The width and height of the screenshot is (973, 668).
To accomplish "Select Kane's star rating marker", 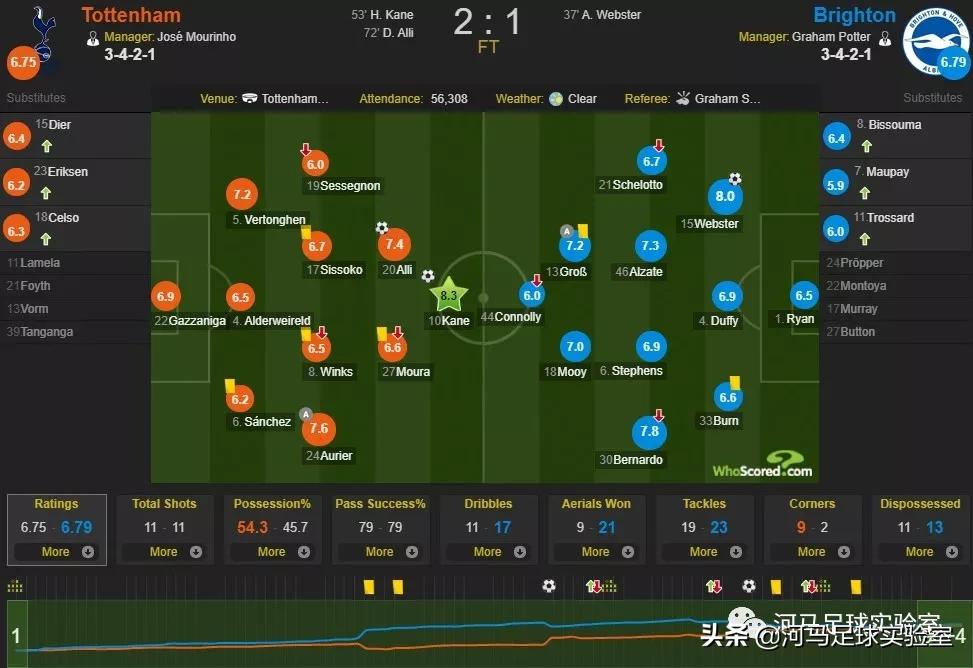I will pyautogui.click(x=448, y=295).
